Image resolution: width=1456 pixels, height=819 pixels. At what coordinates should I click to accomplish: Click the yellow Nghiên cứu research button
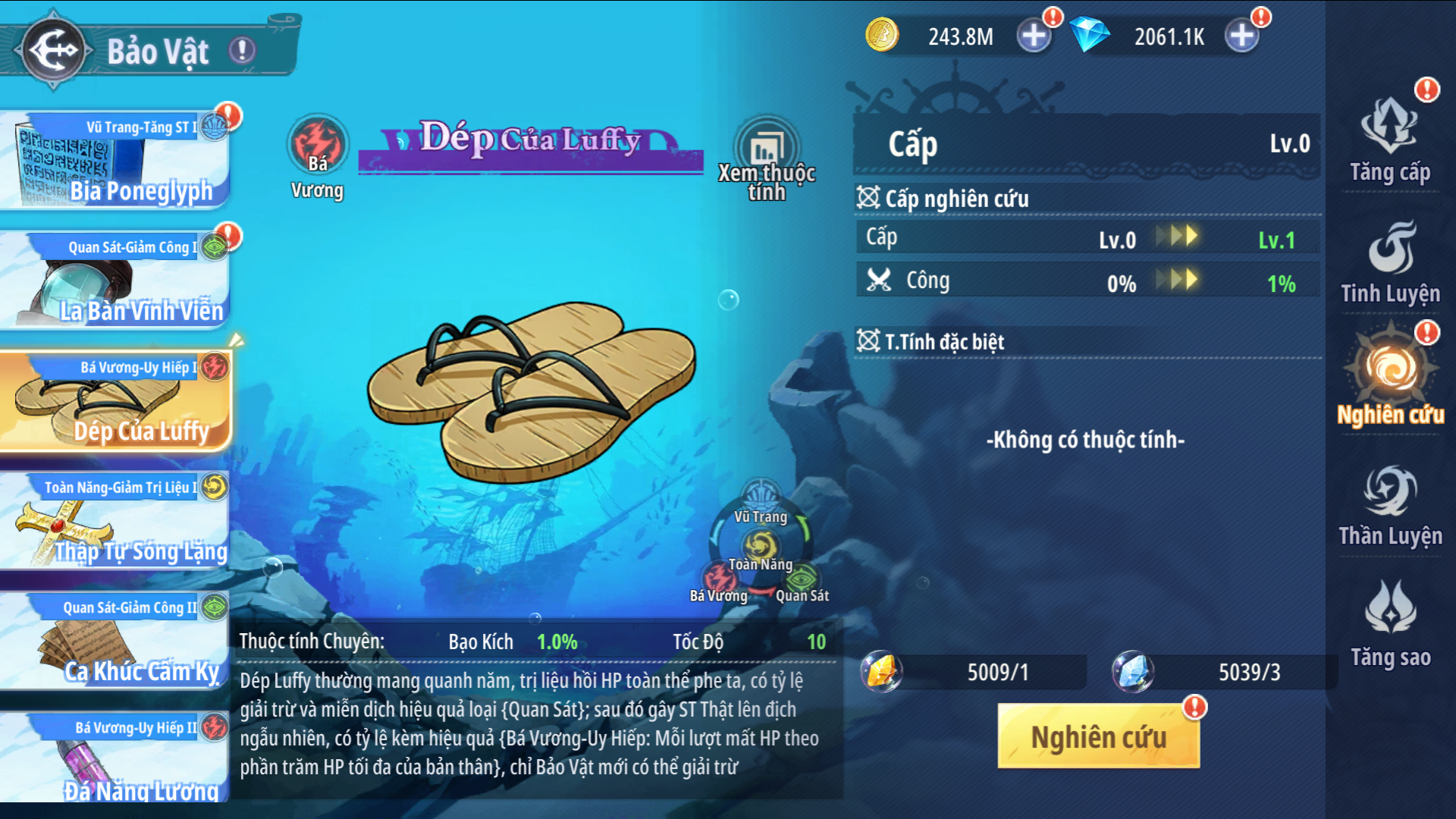coord(1098,736)
